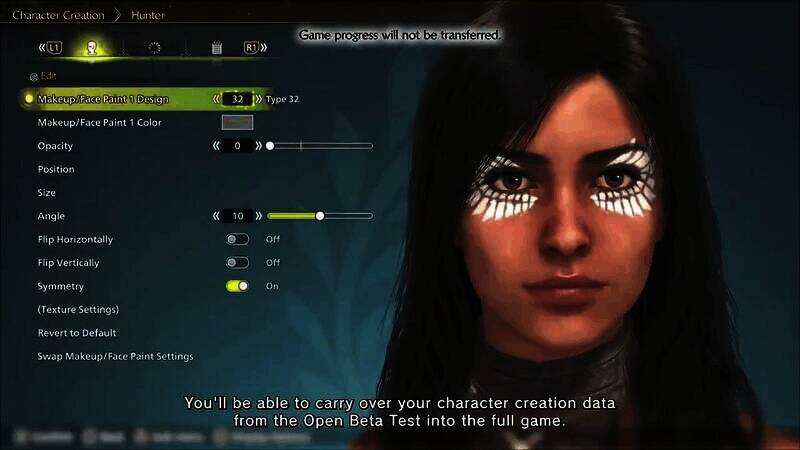Viewport: 800px width, 450px height.
Task: Turn off the Symmetry toggle
Action: tap(238, 286)
